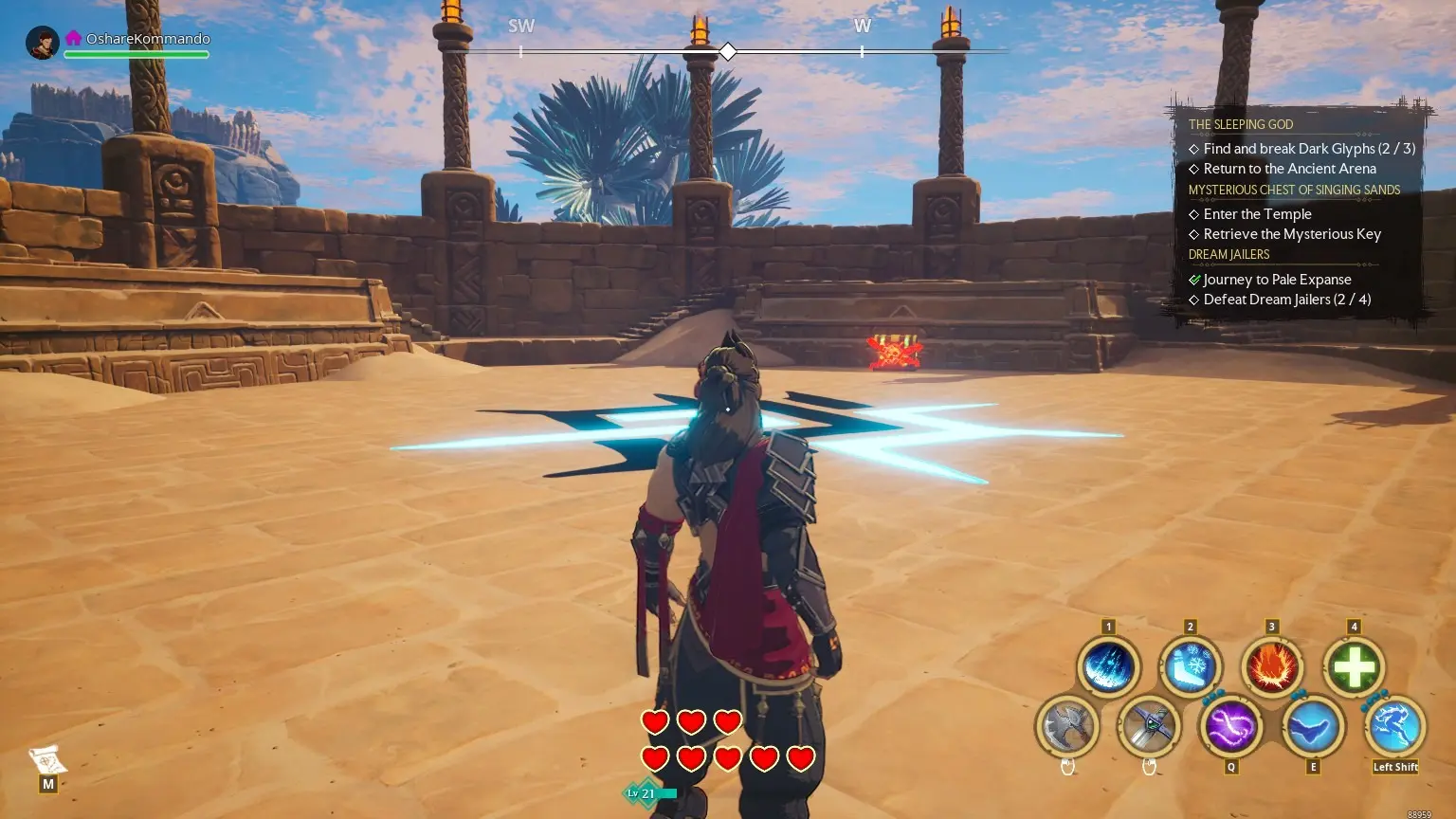
Task: Open Mysterious Chest of Singing Sands quest
Action: click(x=1294, y=190)
